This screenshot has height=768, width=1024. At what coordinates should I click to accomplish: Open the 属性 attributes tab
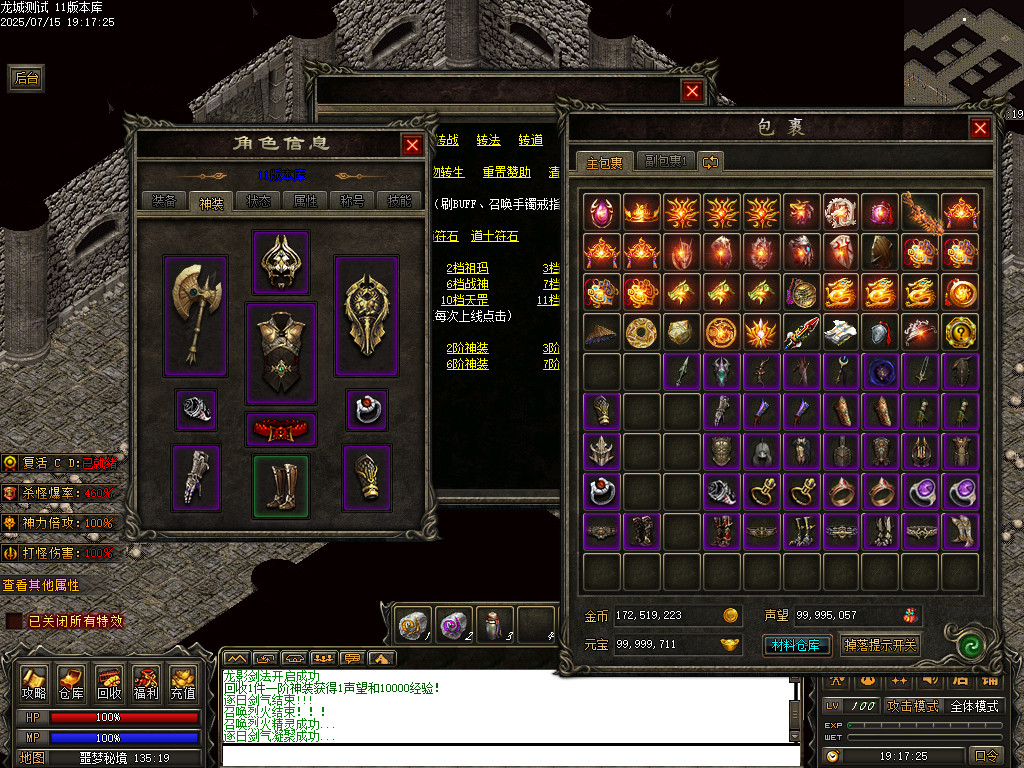tap(305, 200)
